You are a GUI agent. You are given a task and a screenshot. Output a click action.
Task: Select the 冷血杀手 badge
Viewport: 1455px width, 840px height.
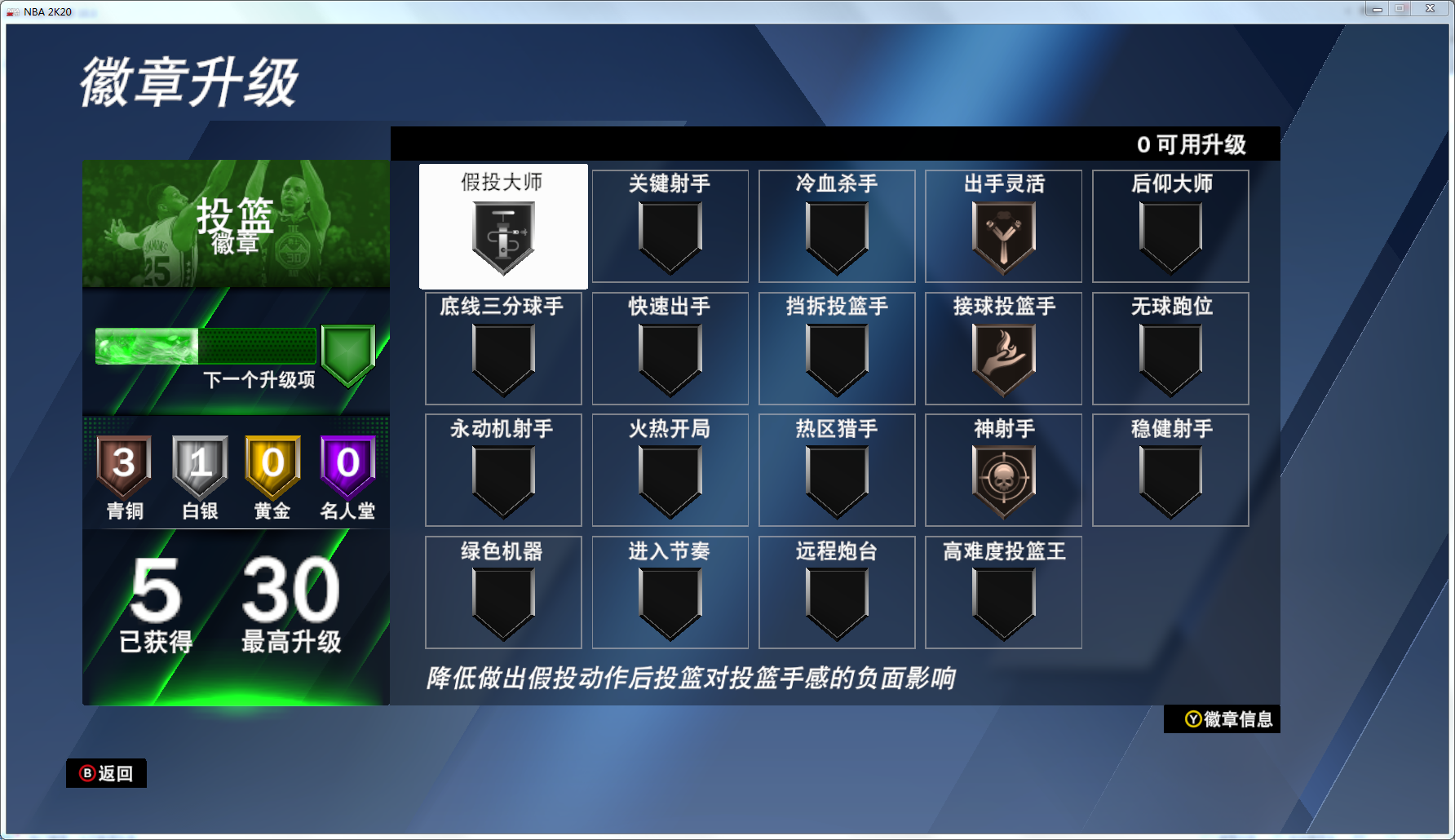[x=836, y=226]
